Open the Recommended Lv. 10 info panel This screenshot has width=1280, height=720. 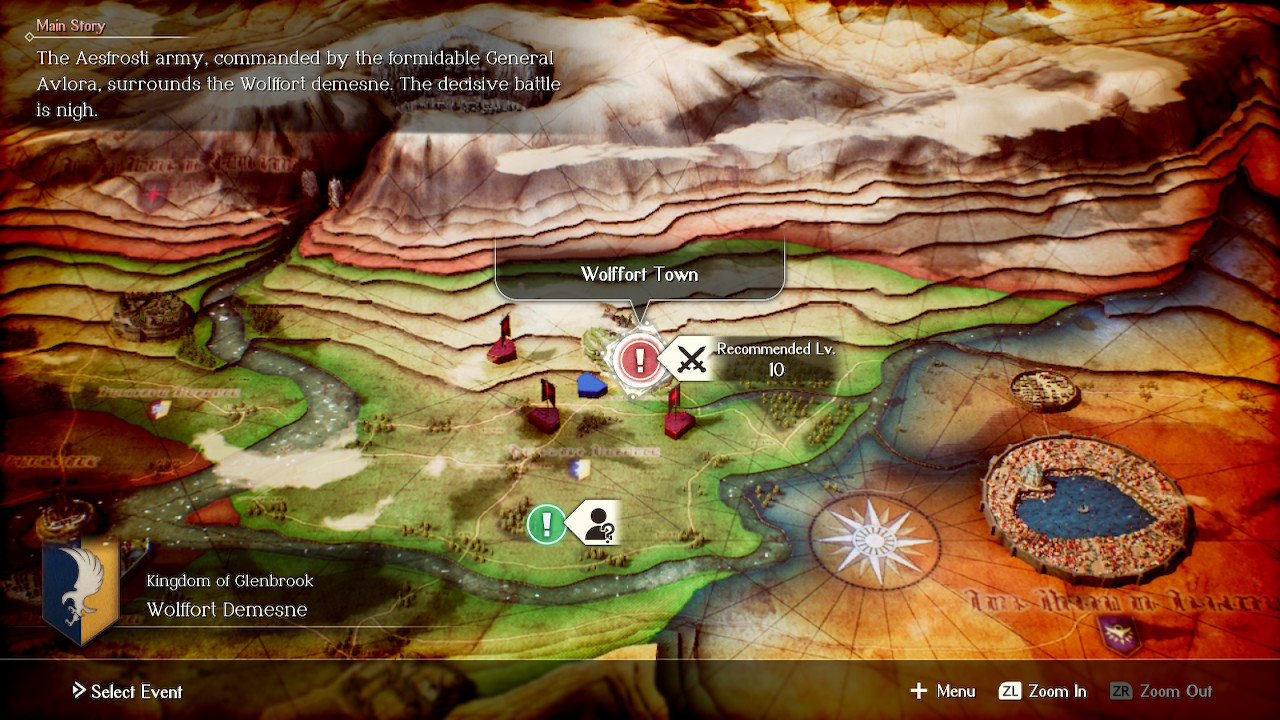pos(774,360)
